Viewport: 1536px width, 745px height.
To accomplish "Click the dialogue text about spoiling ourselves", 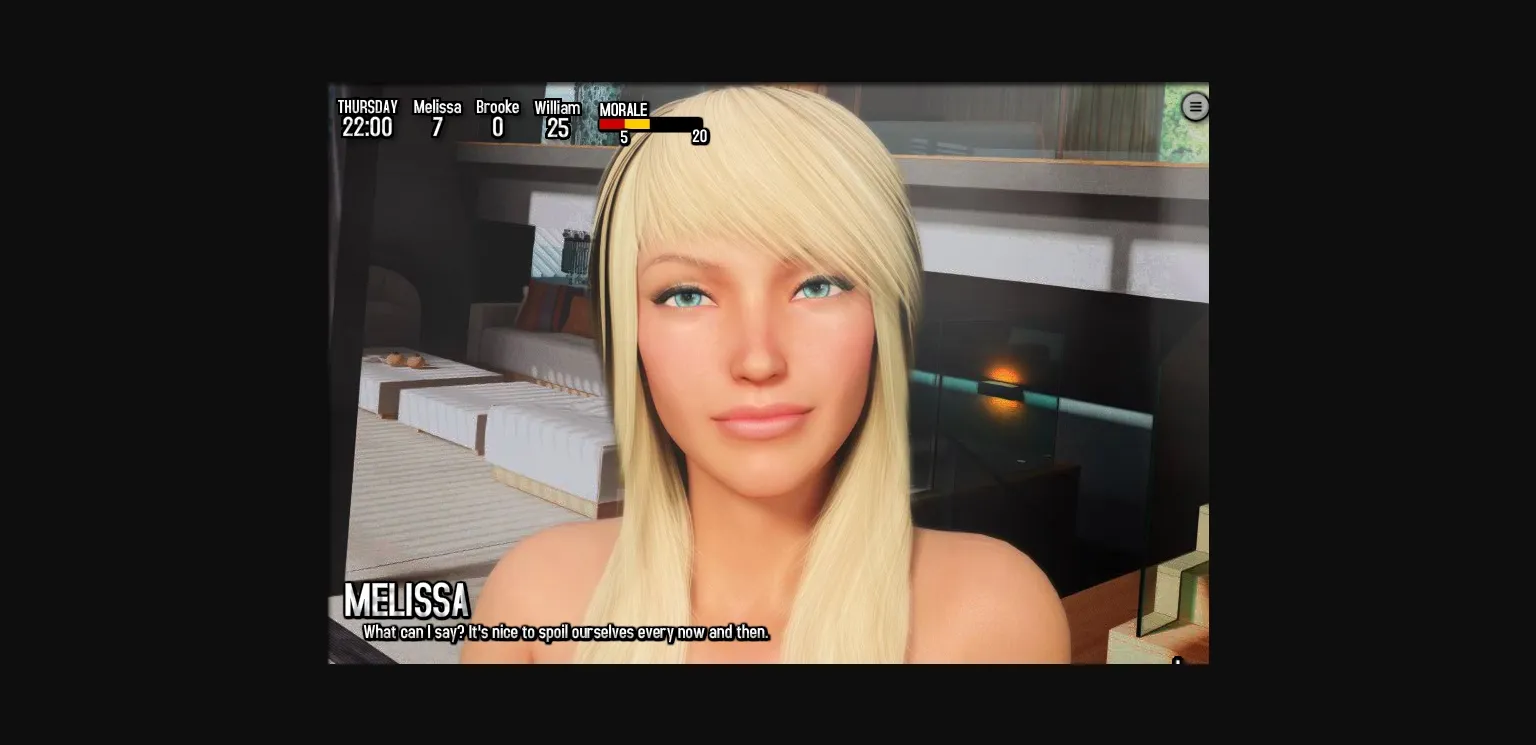I will (x=568, y=632).
